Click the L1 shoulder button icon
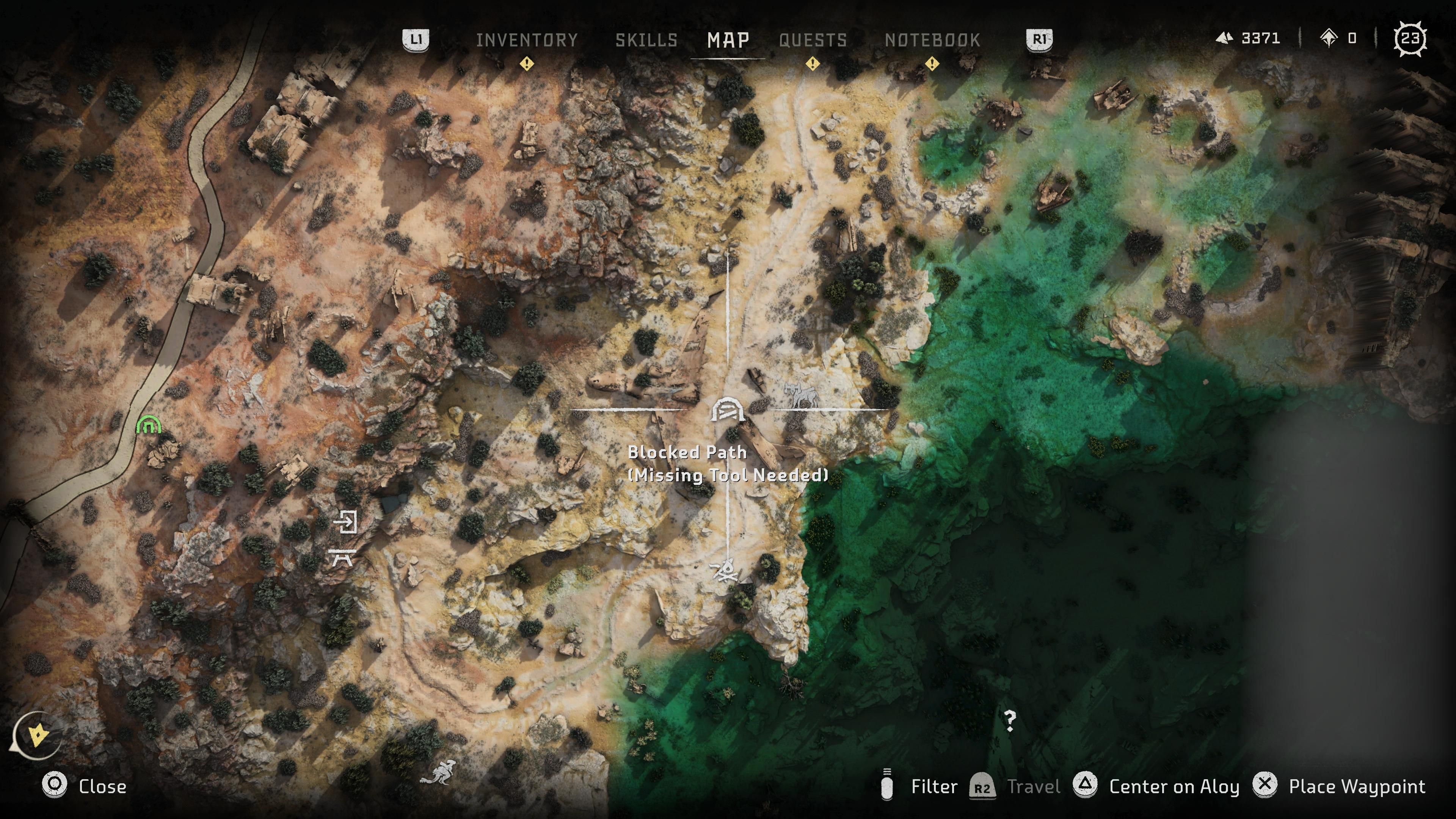 417,39
